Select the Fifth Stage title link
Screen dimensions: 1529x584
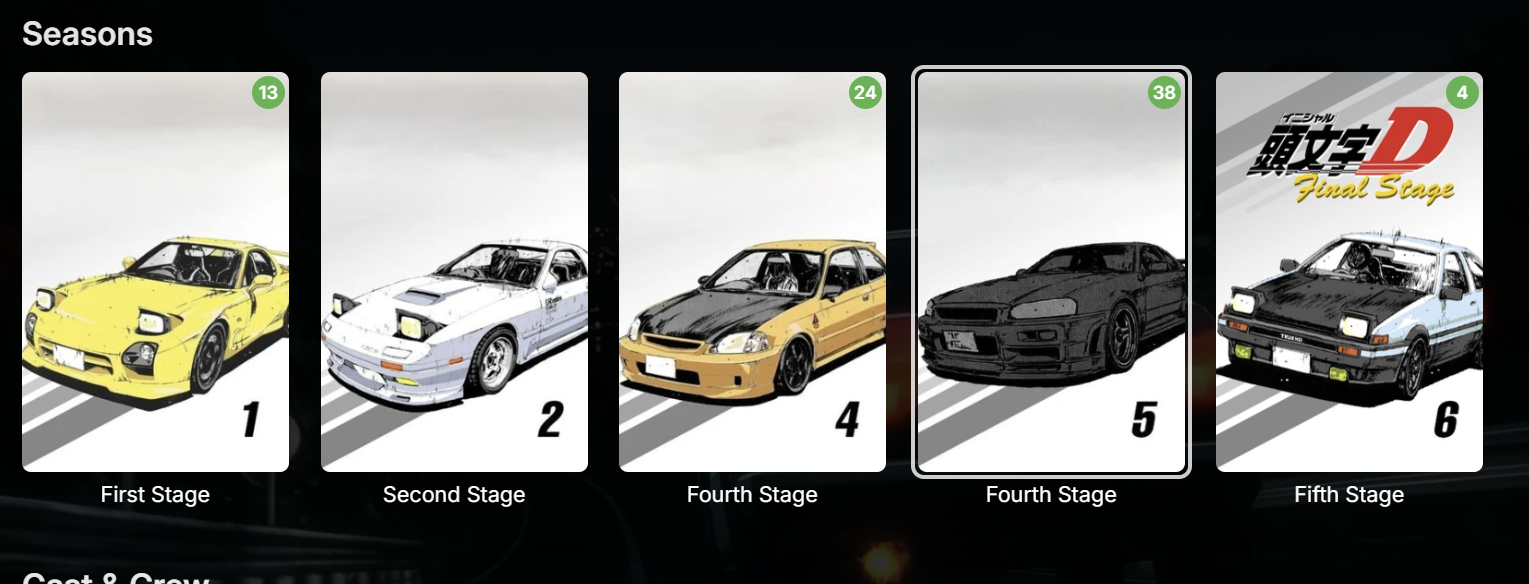1349,495
